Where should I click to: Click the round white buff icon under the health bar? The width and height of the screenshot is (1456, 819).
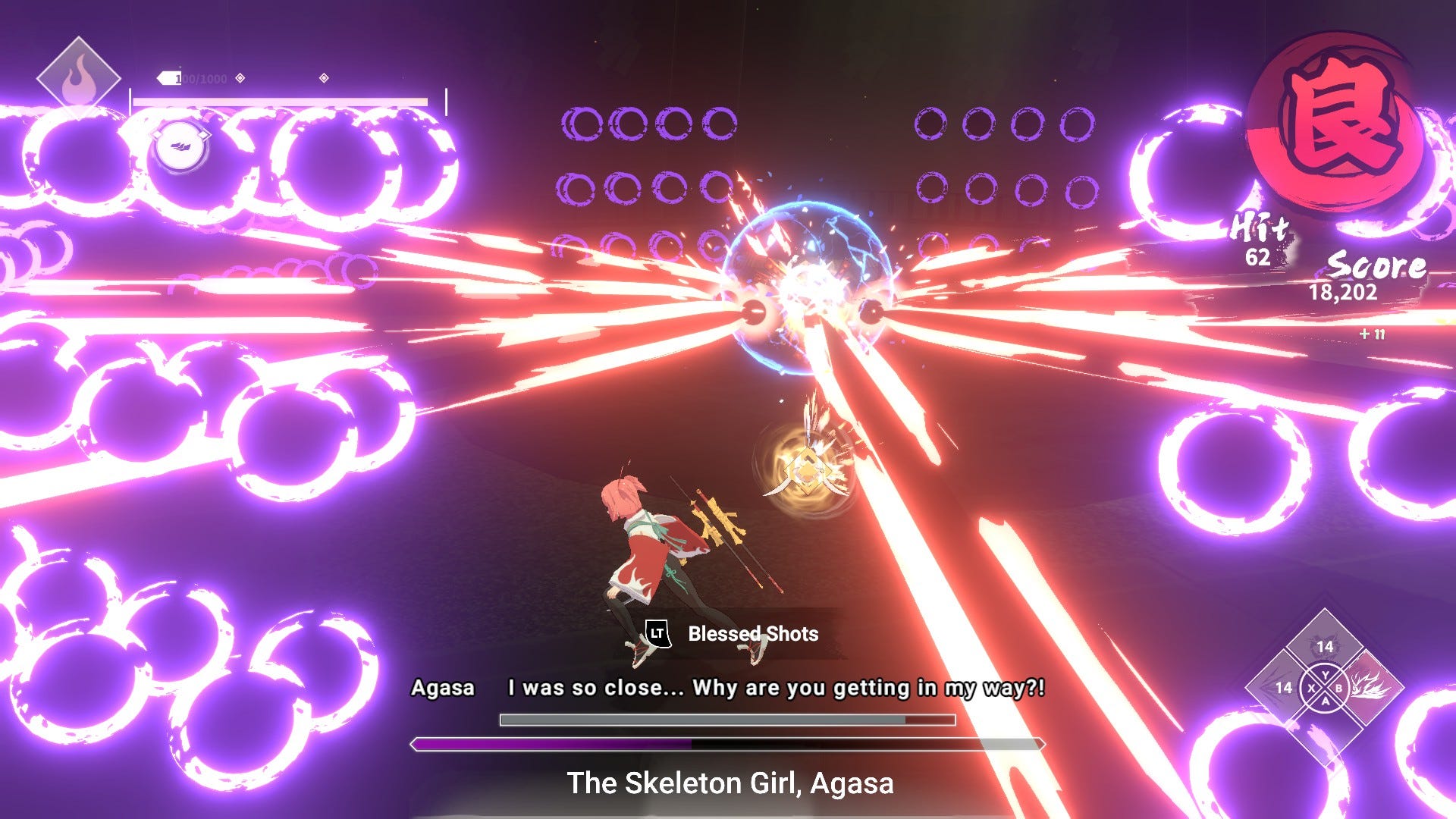tap(180, 146)
